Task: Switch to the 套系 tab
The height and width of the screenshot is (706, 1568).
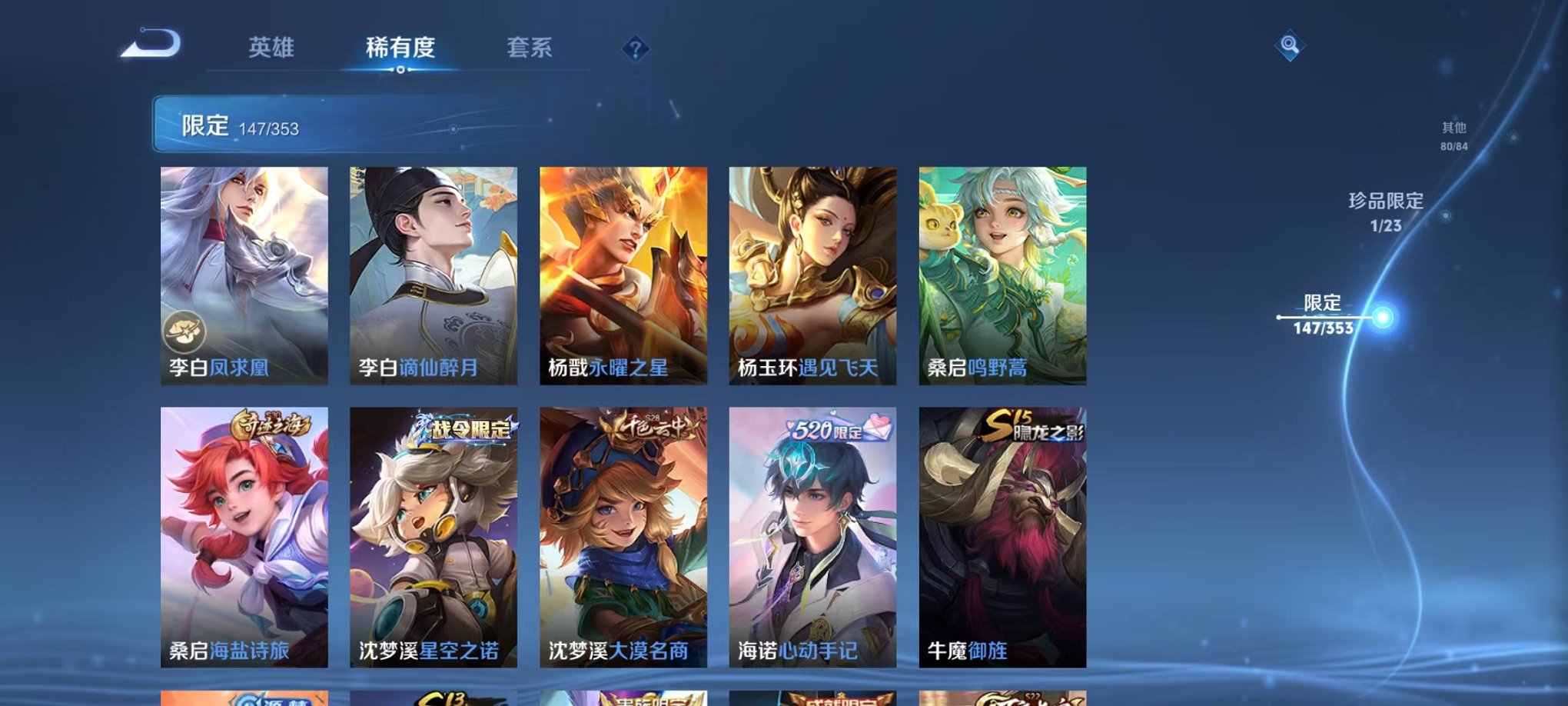Action: 531,48
